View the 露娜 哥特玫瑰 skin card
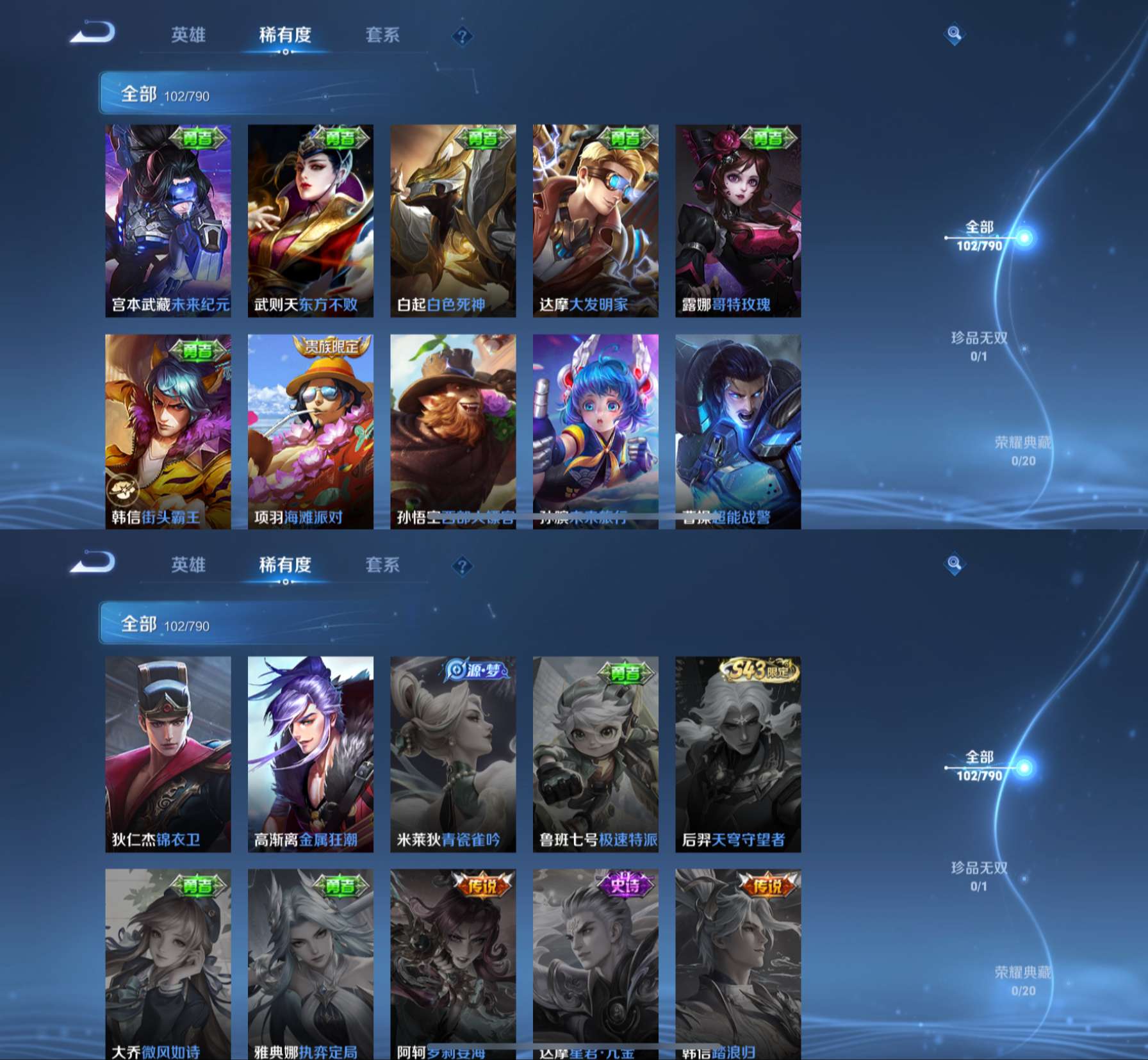The image size is (1148, 1060). (x=738, y=220)
